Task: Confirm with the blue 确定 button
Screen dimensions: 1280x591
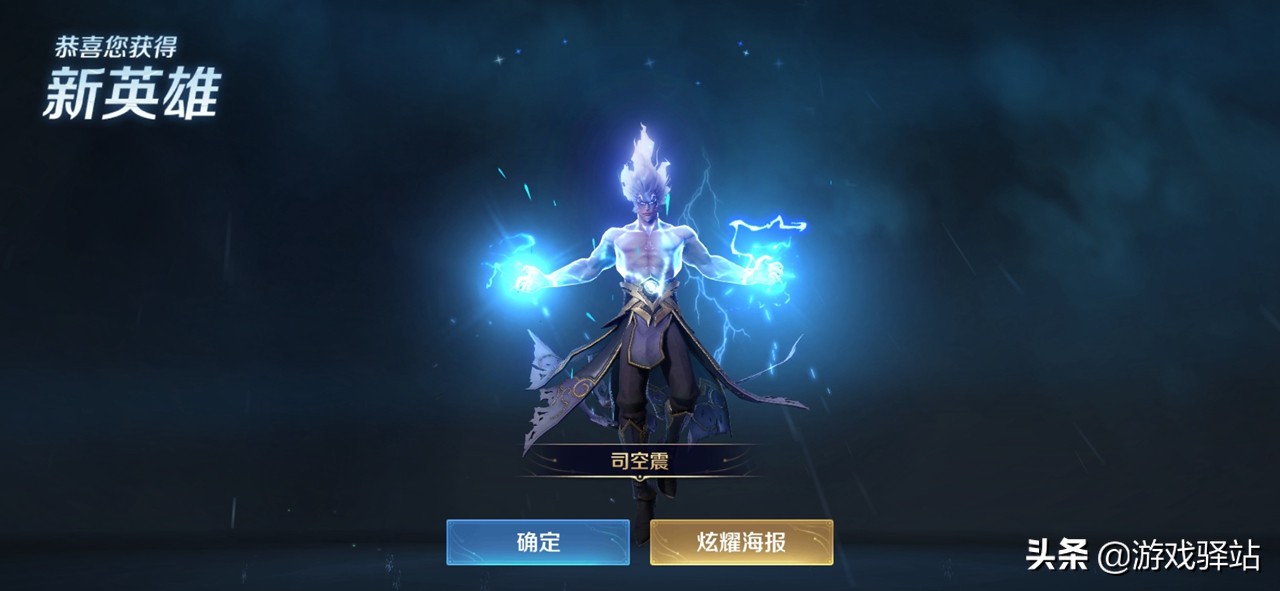Action: point(538,542)
